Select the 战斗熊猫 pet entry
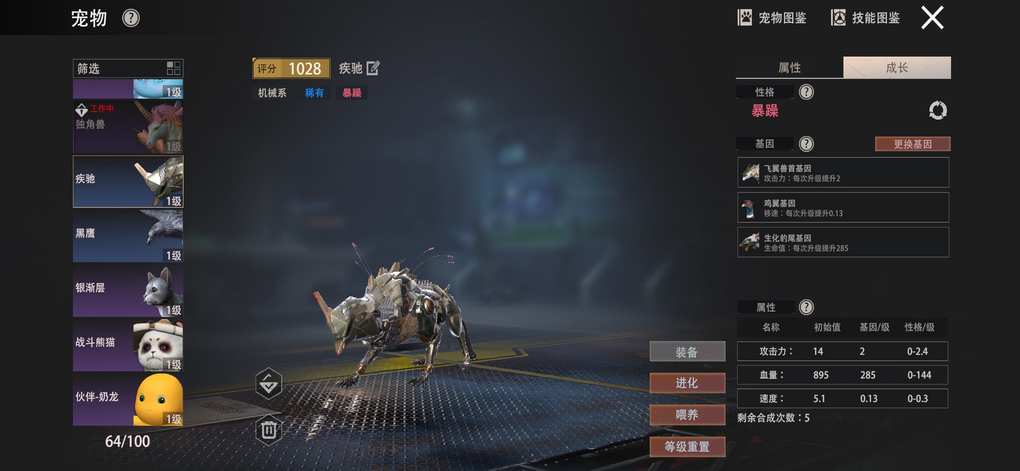 (x=128, y=343)
